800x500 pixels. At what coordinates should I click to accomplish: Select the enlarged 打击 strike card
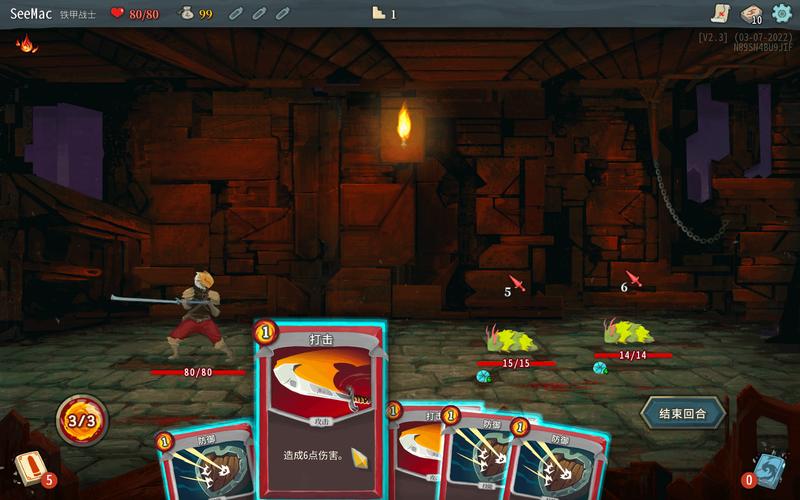318,410
